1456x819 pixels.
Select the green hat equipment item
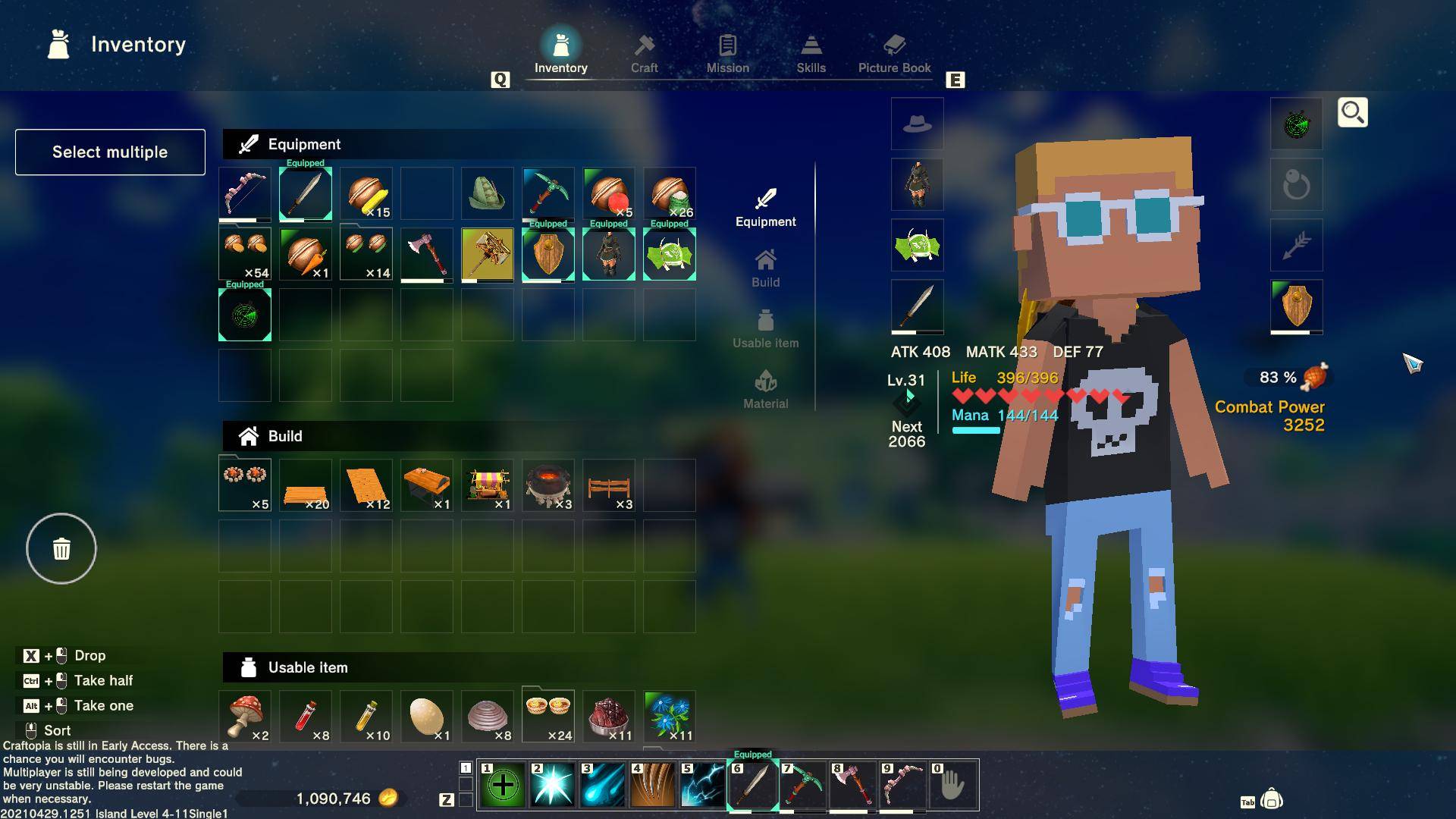pos(487,193)
